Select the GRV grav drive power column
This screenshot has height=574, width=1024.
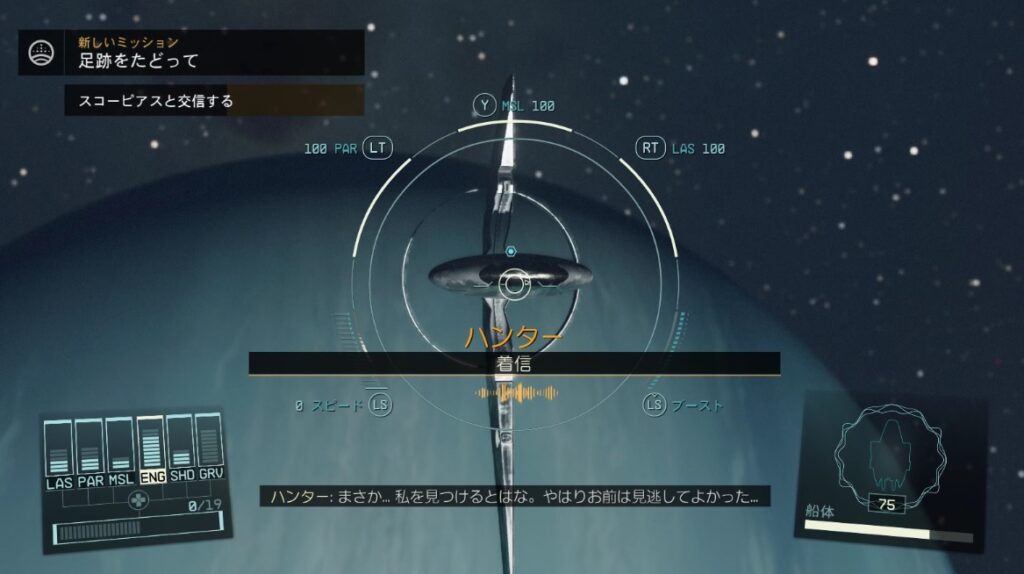pos(210,449)
